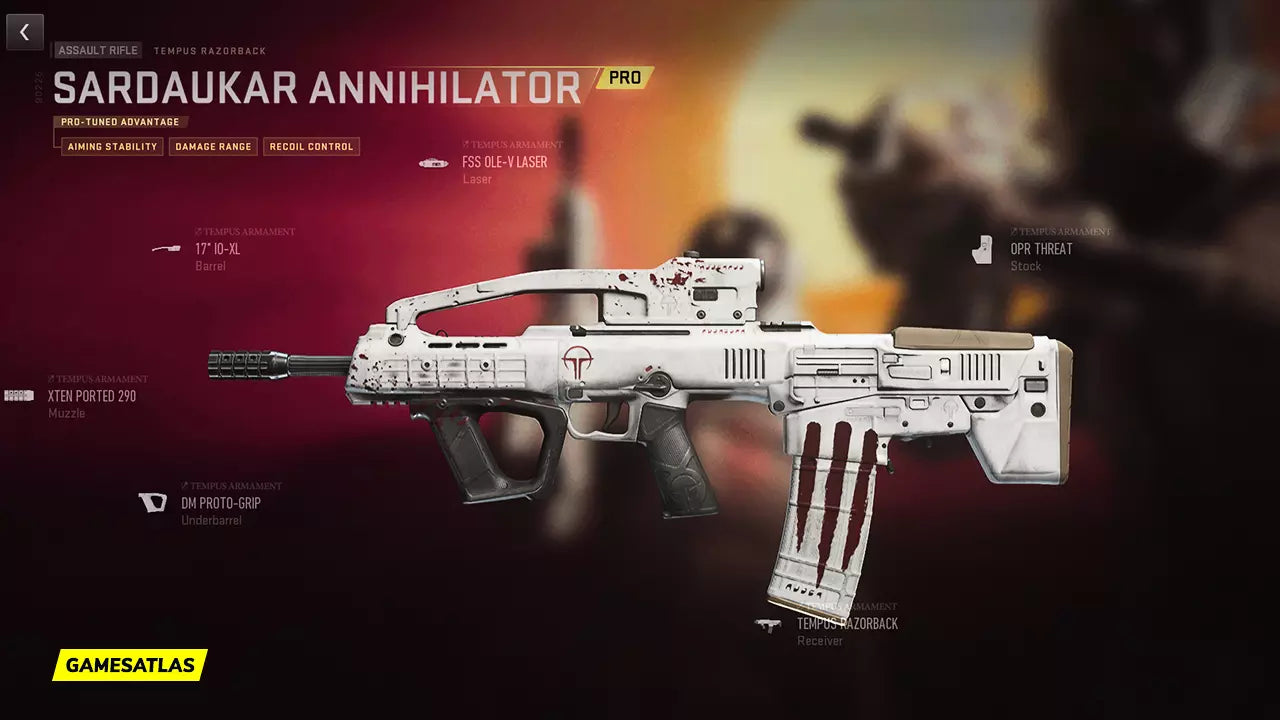
Task: Select the Damage Range tuning tag
Action: point(213,147)
